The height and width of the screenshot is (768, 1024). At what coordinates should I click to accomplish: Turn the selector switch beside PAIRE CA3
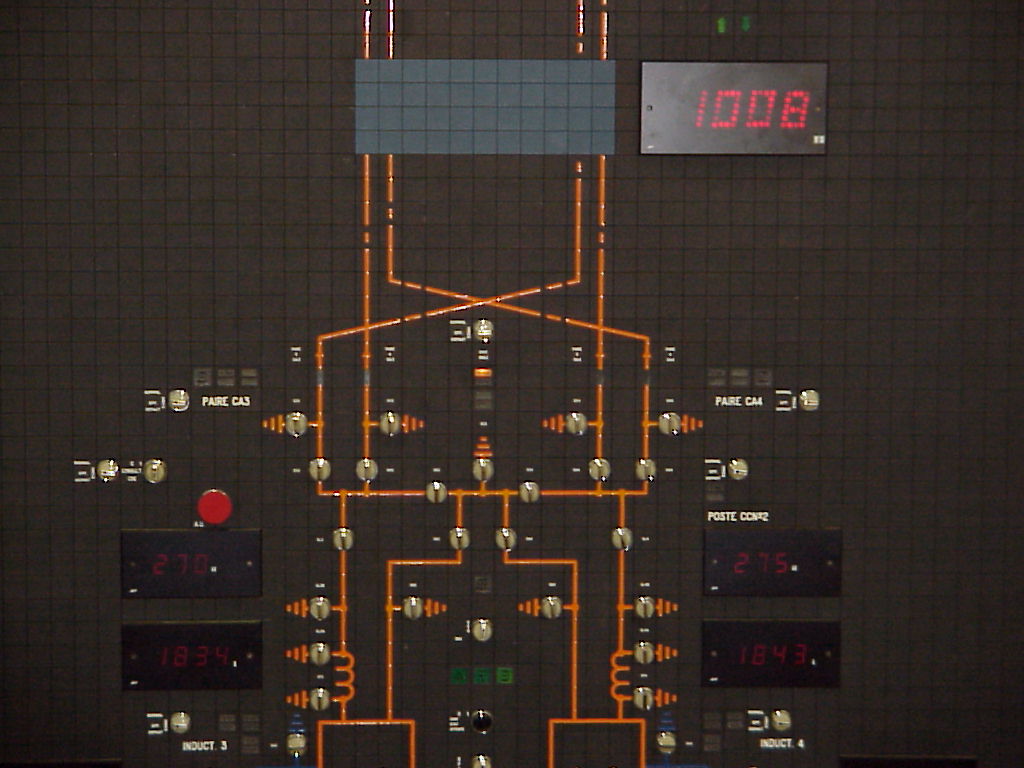tap(179, 401)
